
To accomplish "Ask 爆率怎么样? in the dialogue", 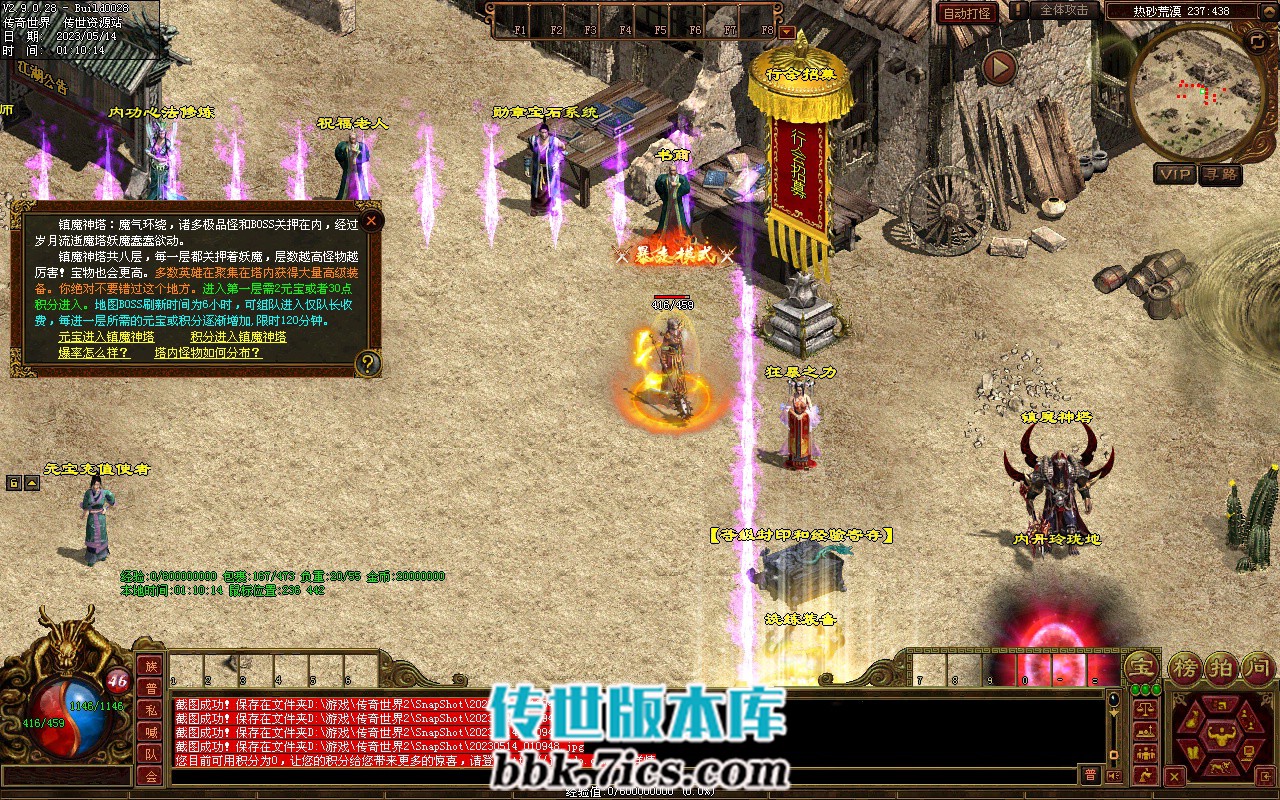I will click(93, 353).
